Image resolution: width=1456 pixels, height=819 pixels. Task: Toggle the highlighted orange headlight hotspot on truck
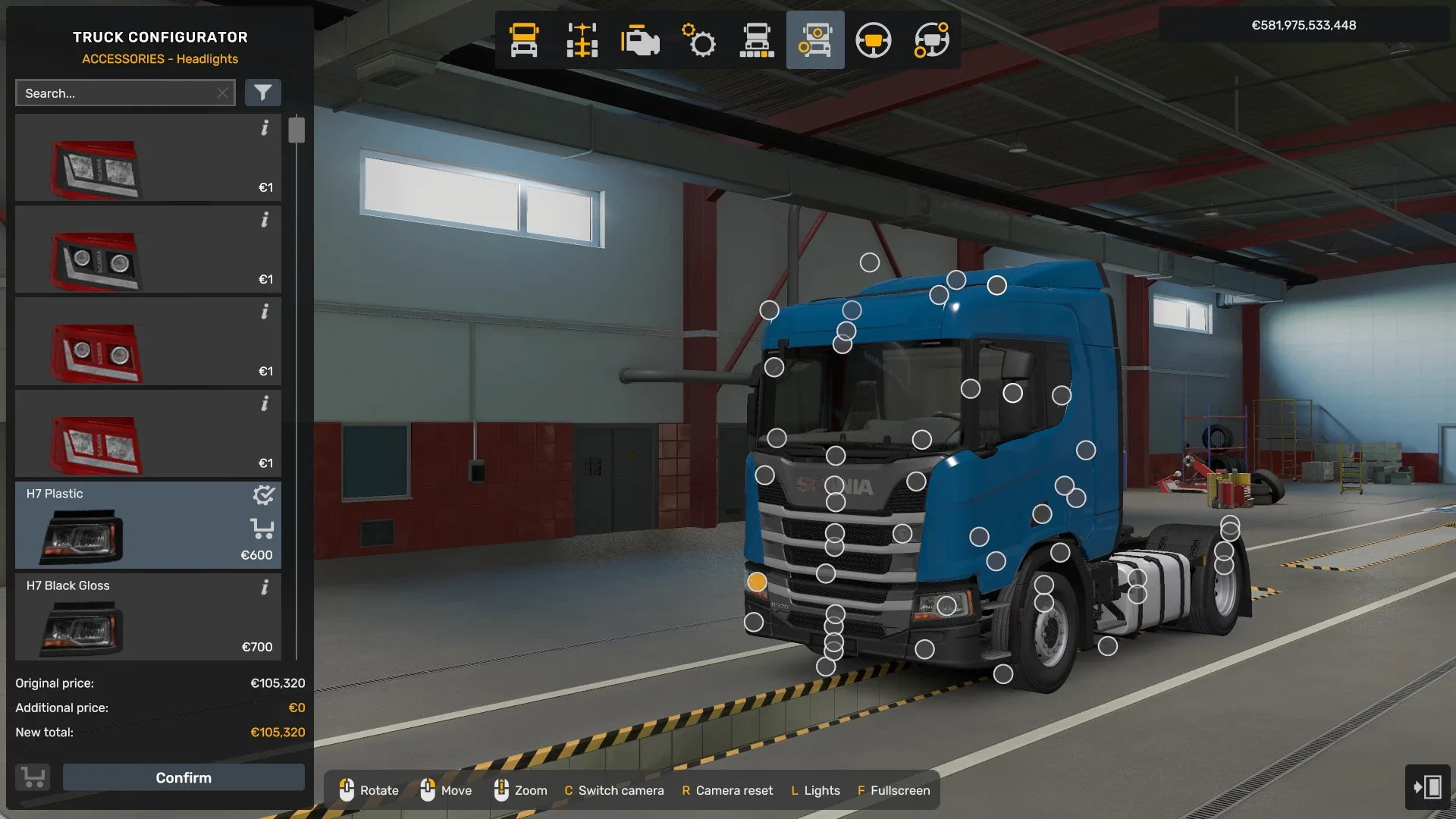coord(758,582)
